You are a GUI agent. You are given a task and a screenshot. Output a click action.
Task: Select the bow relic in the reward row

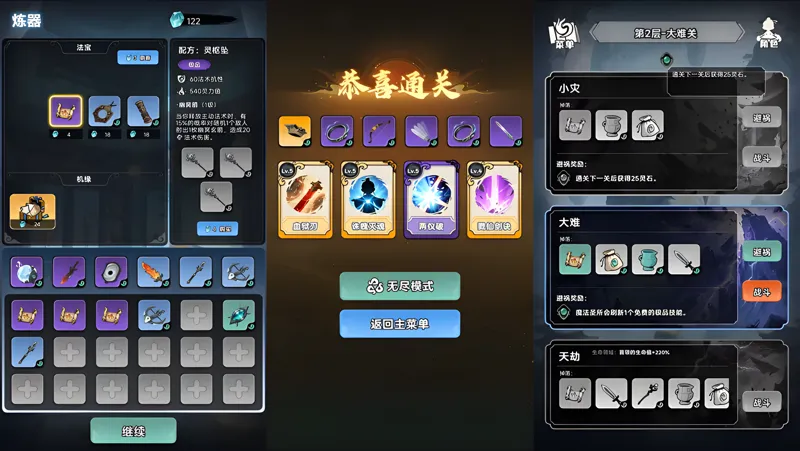(378, 130)
